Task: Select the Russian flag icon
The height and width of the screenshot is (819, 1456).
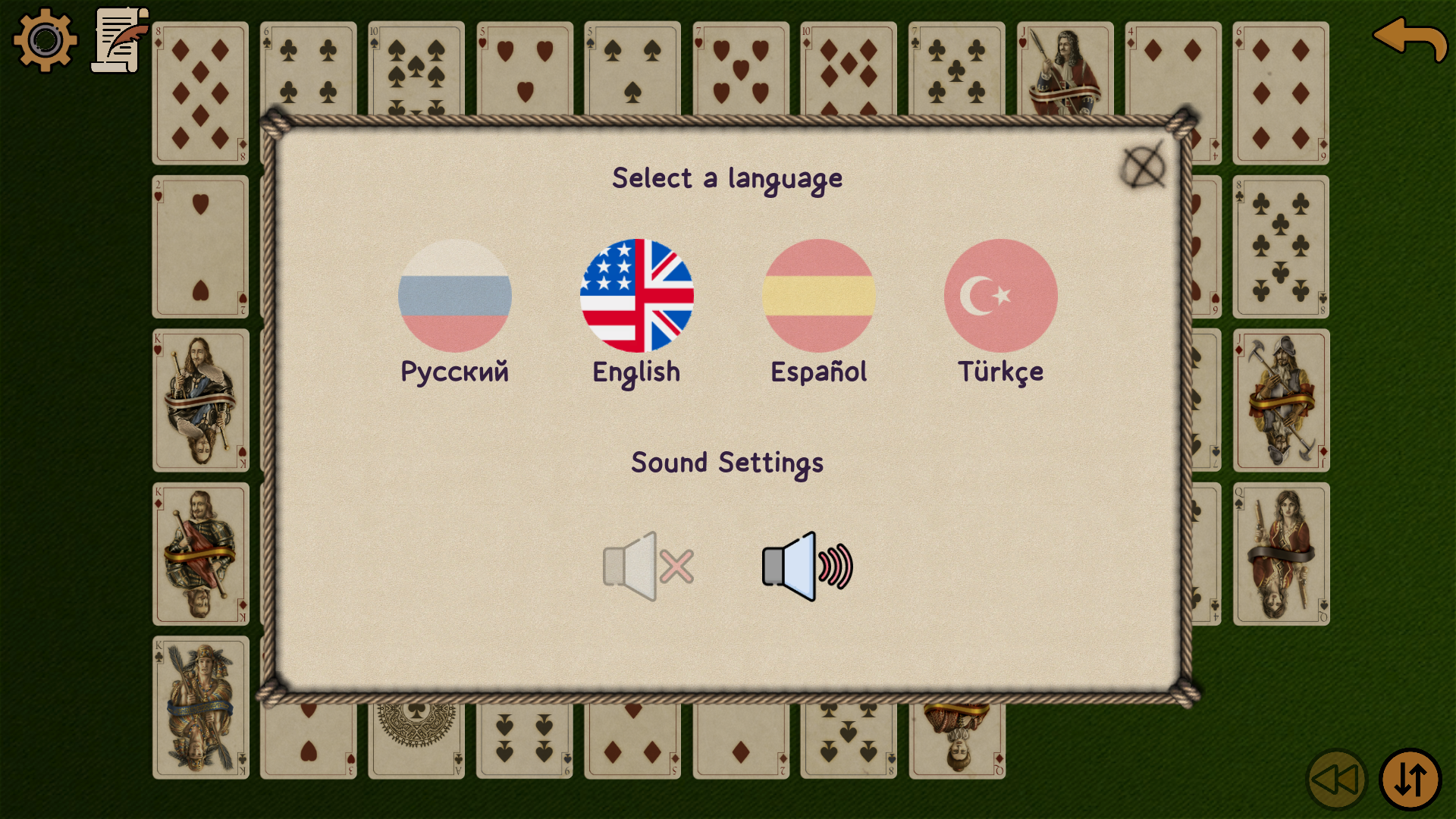Action: pyautogui.click(x=453, y=296)
